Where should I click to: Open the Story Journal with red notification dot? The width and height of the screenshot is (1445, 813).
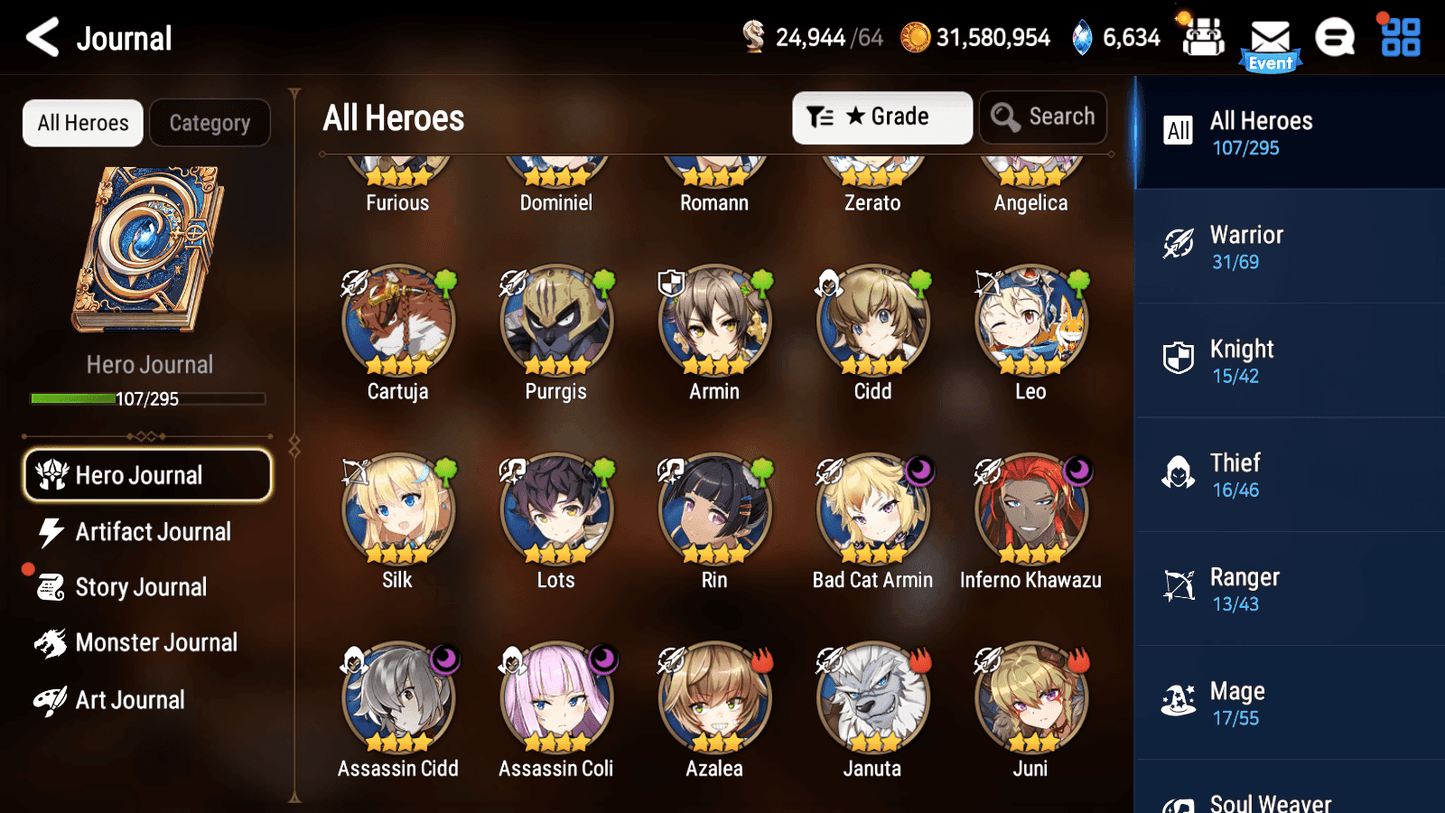(141, 587)
